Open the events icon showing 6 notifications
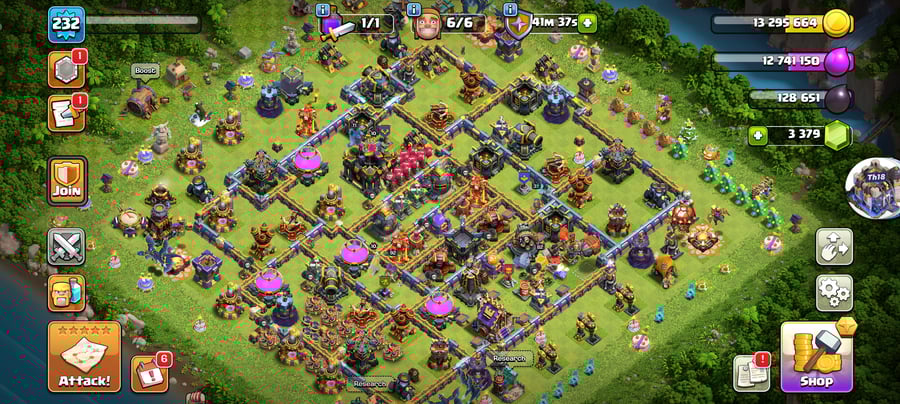900x404 pixels. [149, 372]
